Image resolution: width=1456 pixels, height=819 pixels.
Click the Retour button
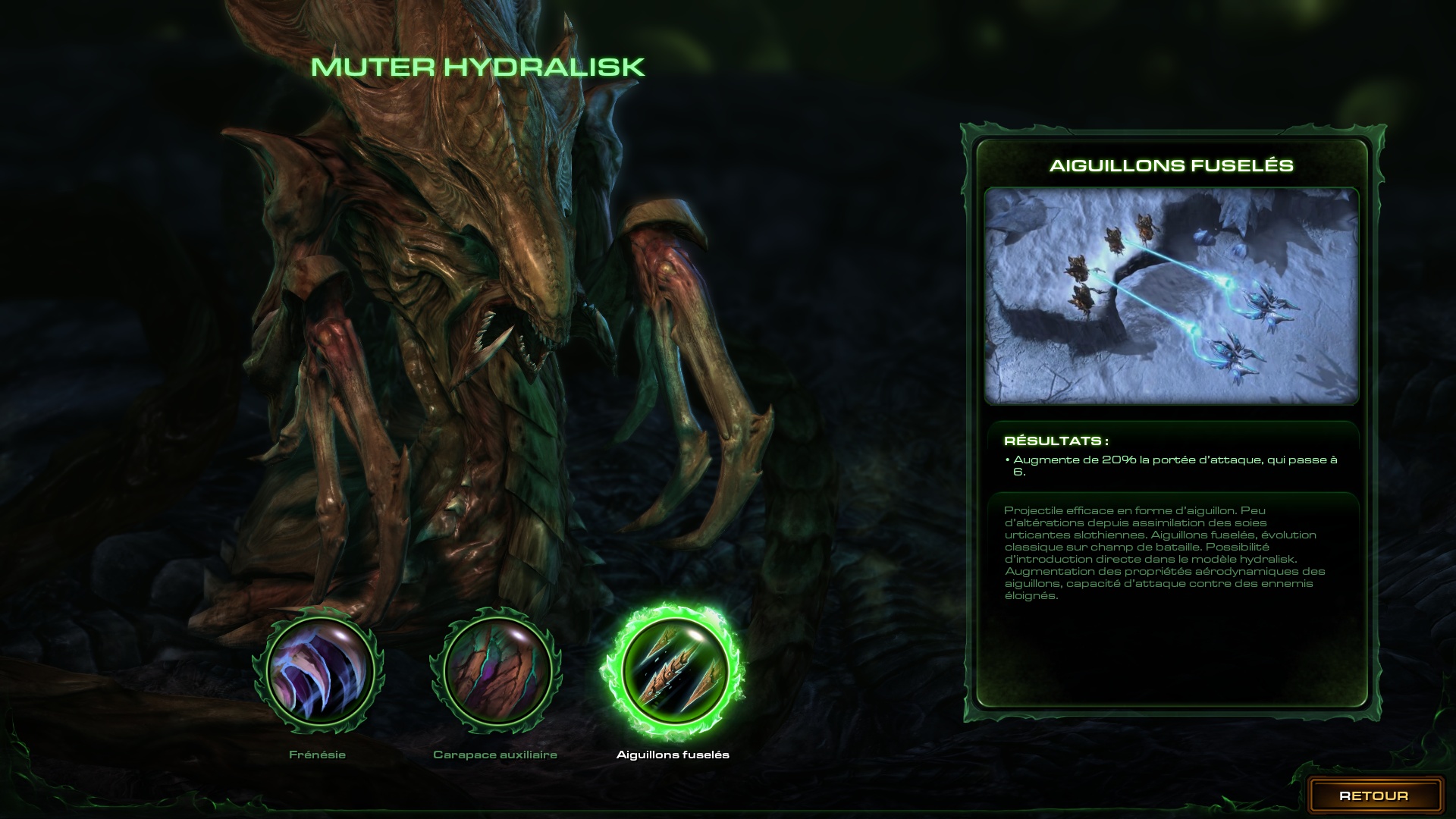coord(1373,795)
